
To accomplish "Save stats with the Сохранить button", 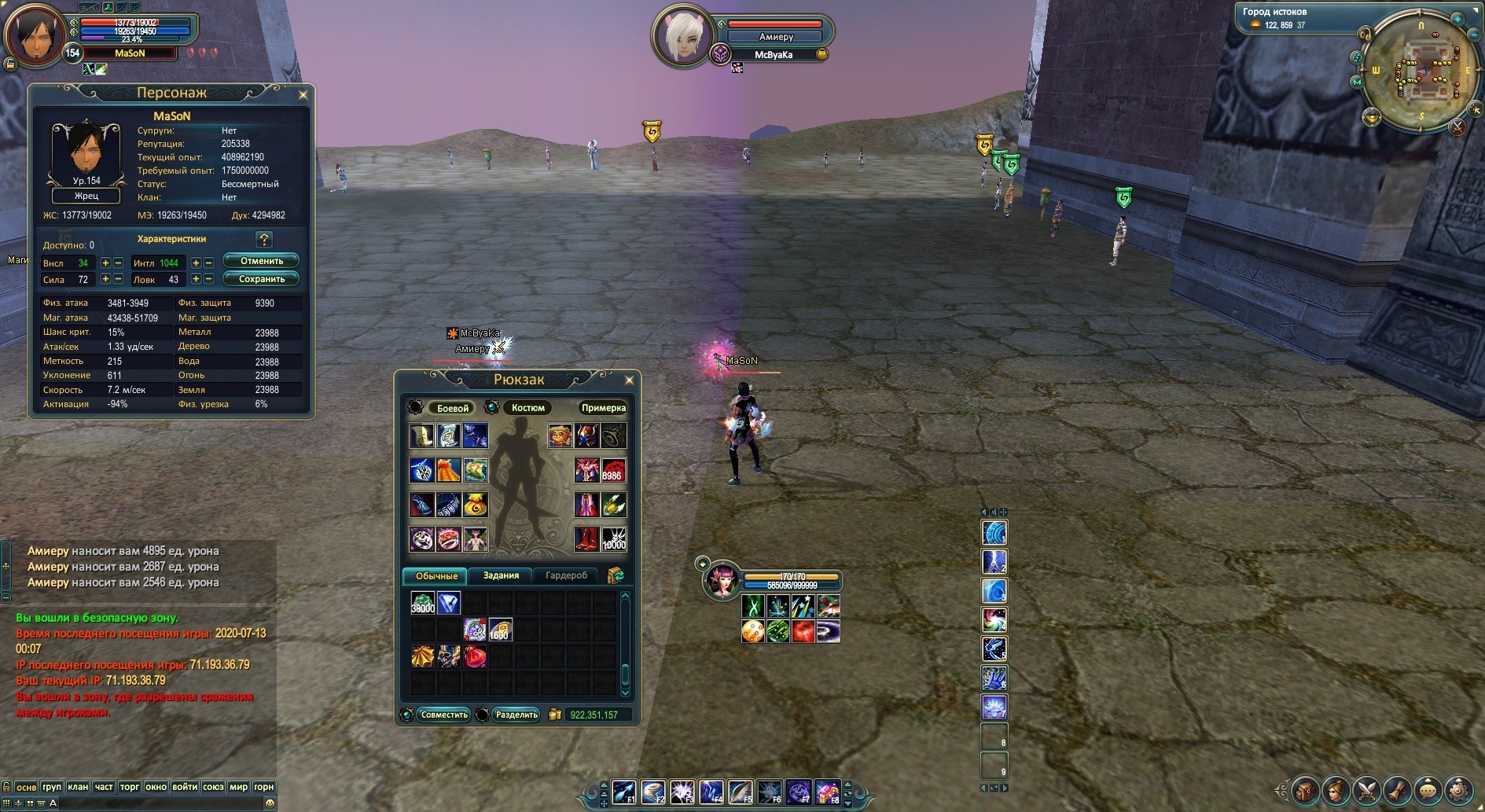I will 261,279.
